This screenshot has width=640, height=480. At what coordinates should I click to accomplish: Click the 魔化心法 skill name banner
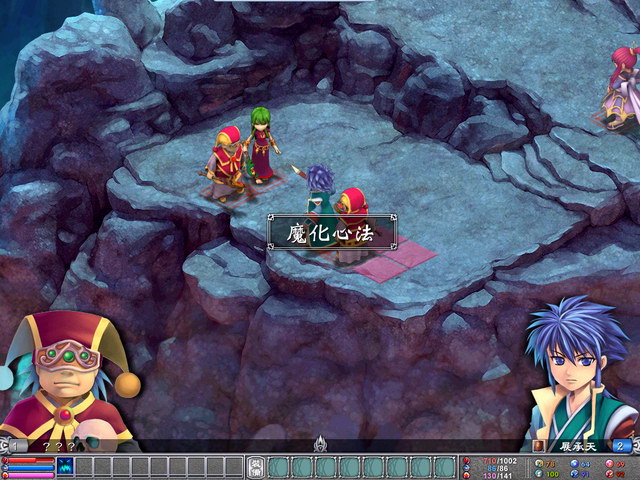(x=331, y=232)
